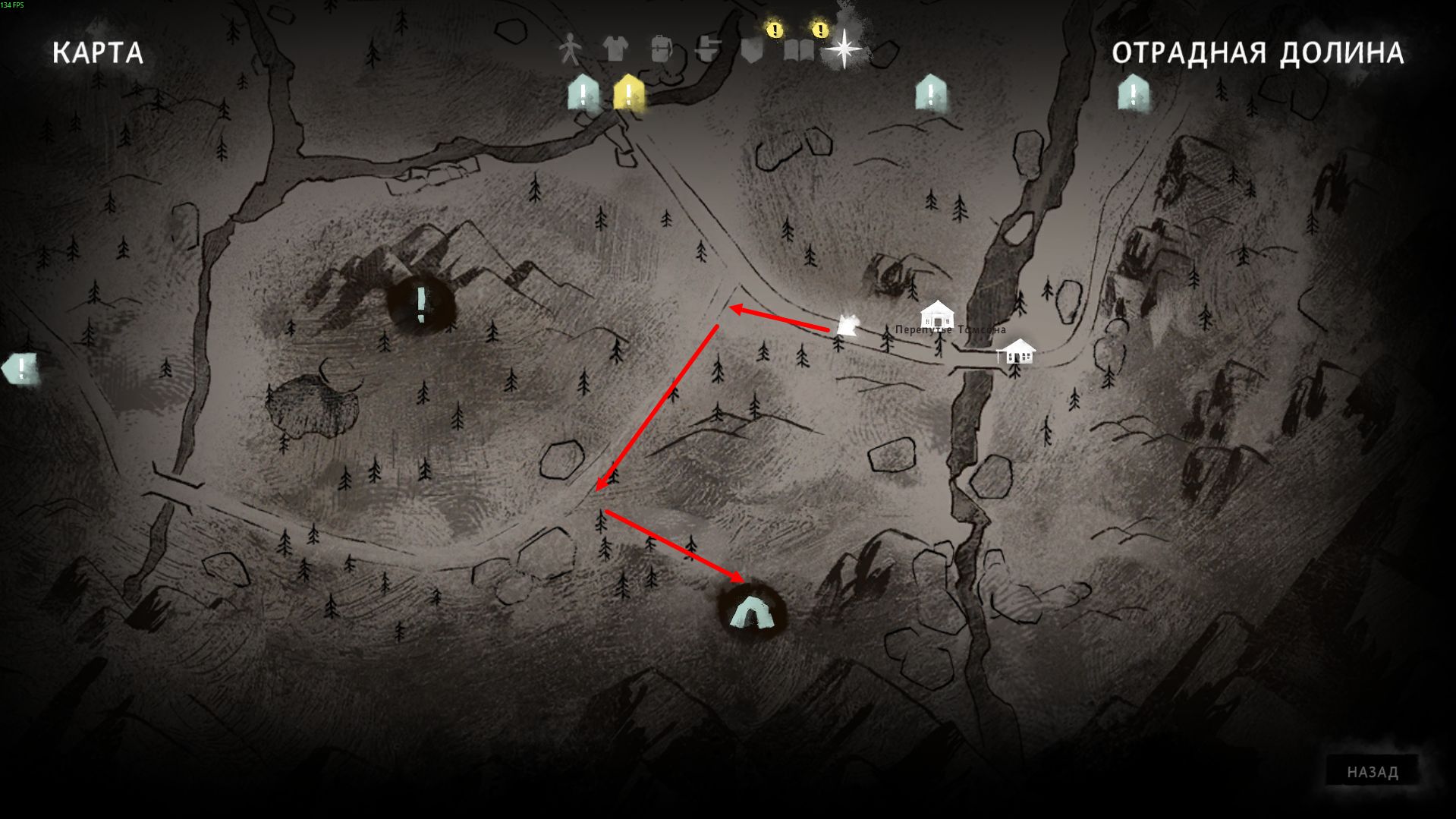Select the yellow house exclamation marker
This screenshot has width=1456, height=819.
tap(628, 94)
